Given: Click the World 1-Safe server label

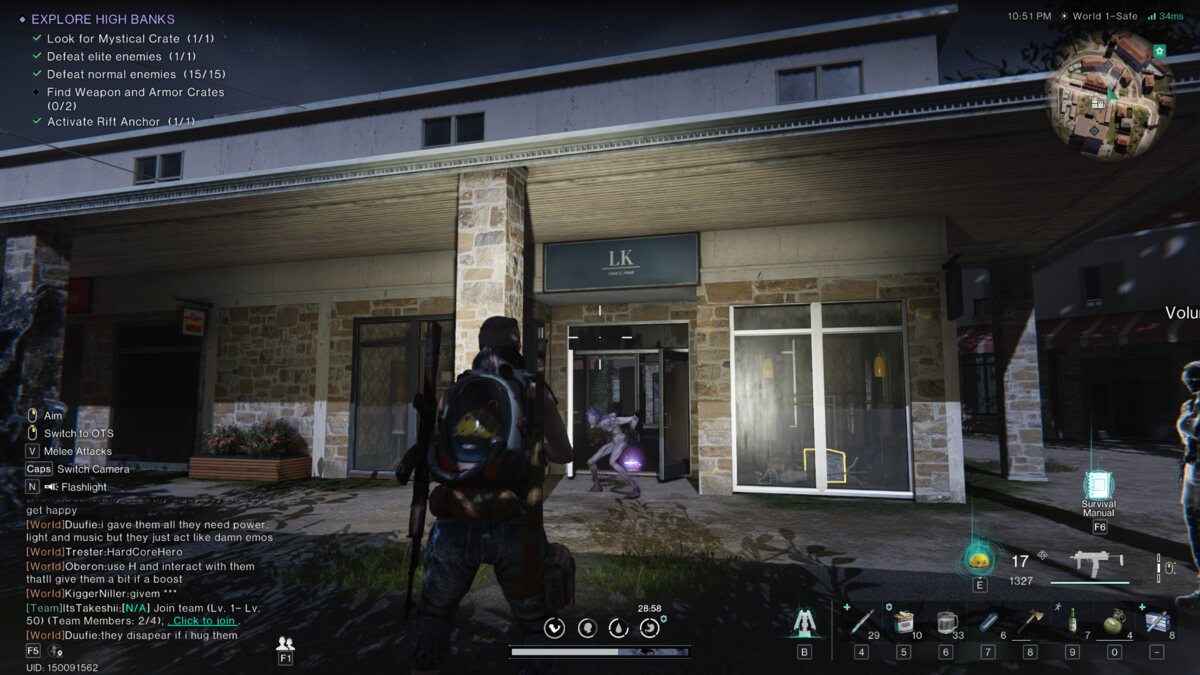Looking at the screenshot, I should tap(1105, 16).
